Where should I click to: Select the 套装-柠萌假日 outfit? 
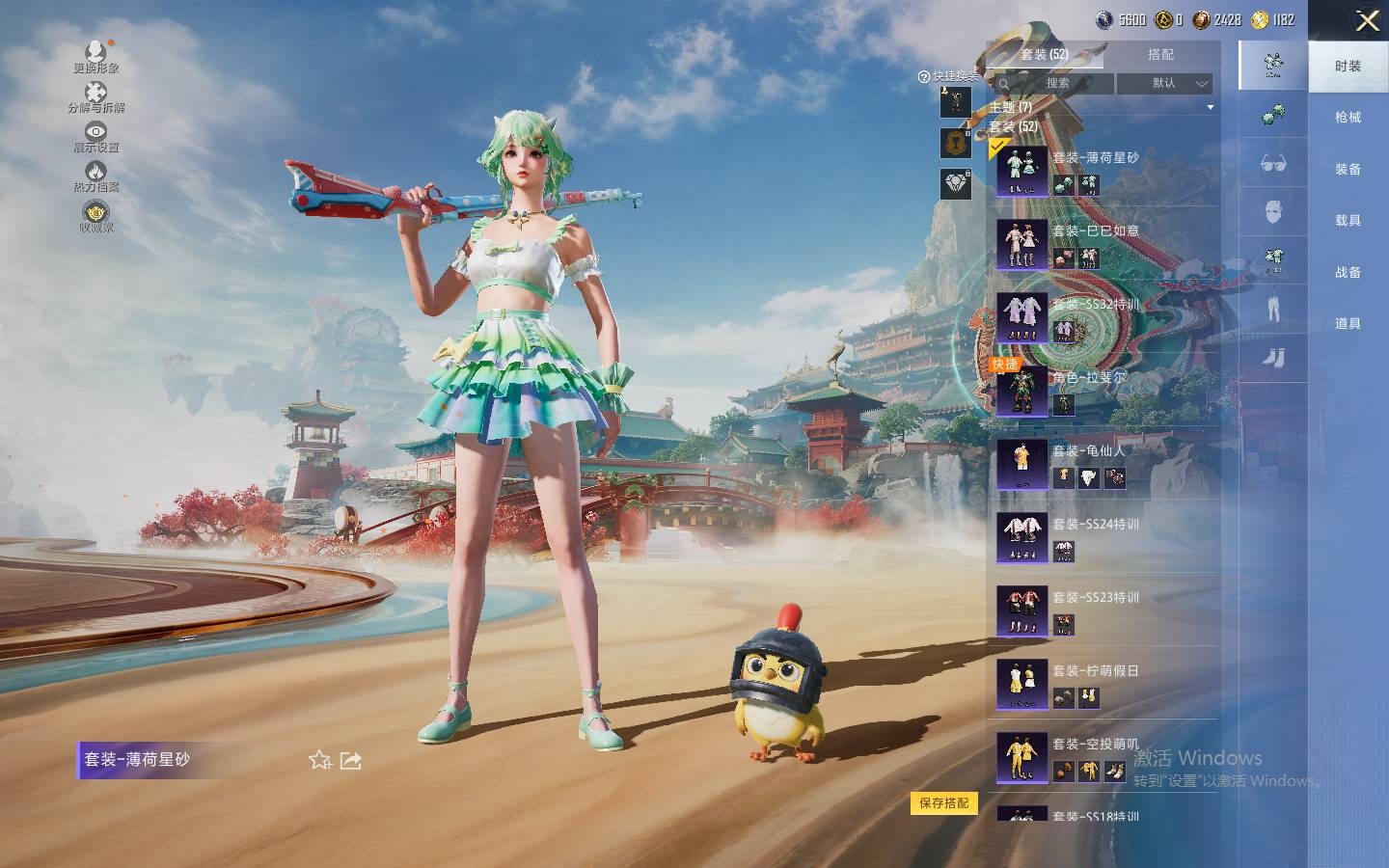click(1104, 684)
